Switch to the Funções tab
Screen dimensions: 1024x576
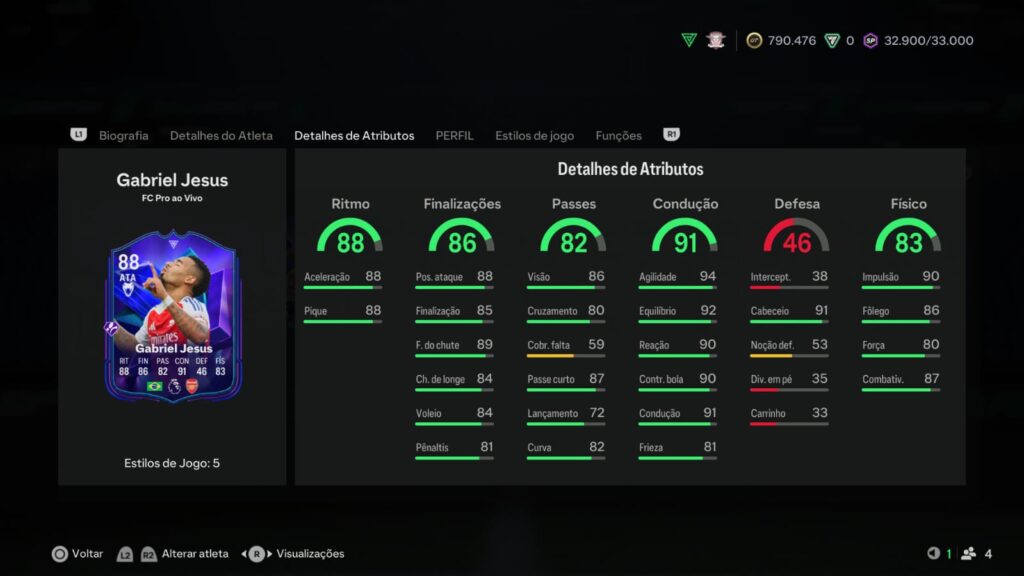click(x=618, y=135)
